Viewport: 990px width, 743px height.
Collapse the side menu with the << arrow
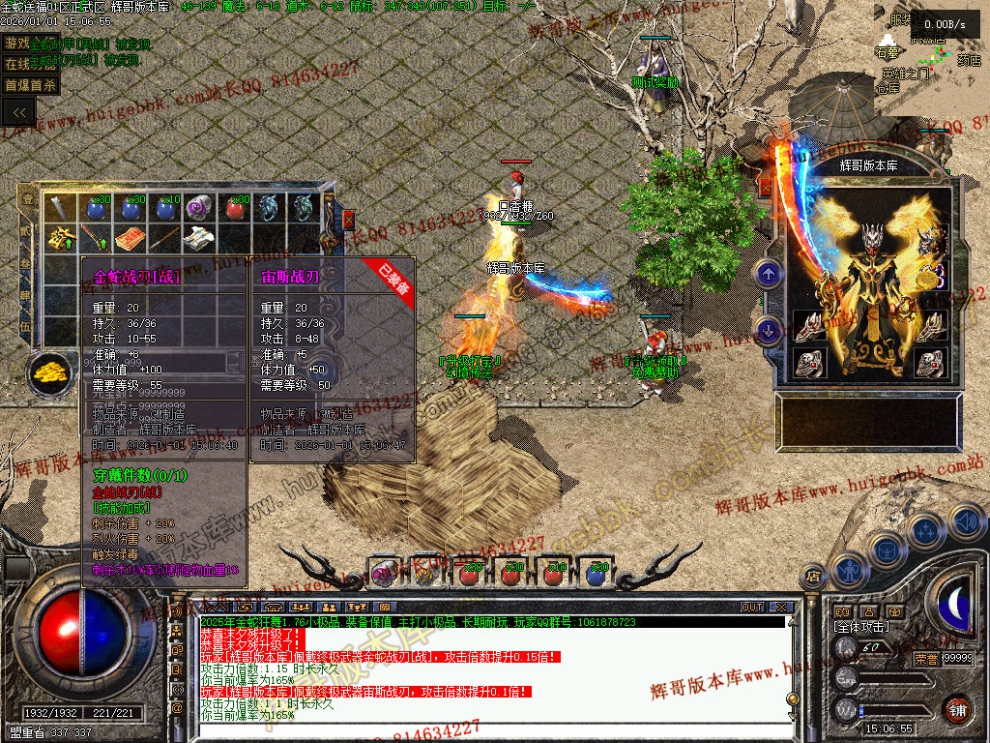point(18,113)
